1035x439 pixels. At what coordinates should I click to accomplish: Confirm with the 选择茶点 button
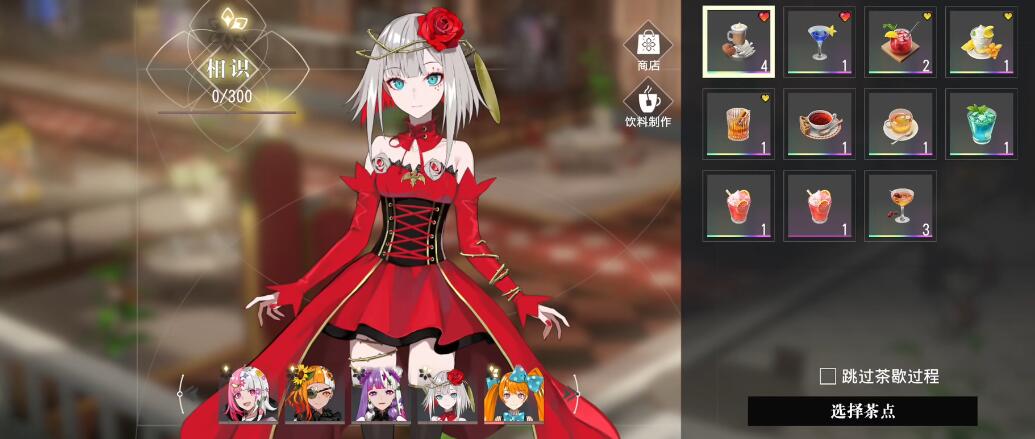point(862,411)
